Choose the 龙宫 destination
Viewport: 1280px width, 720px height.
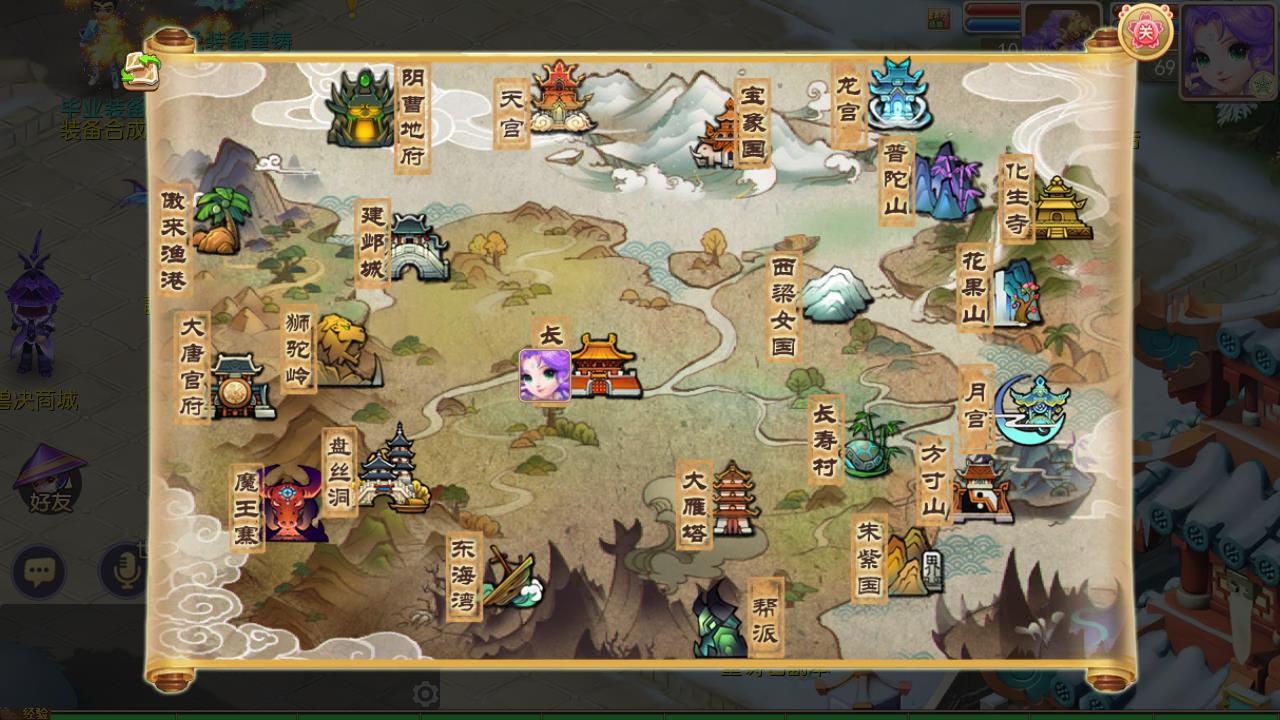[x=898, y=94]
